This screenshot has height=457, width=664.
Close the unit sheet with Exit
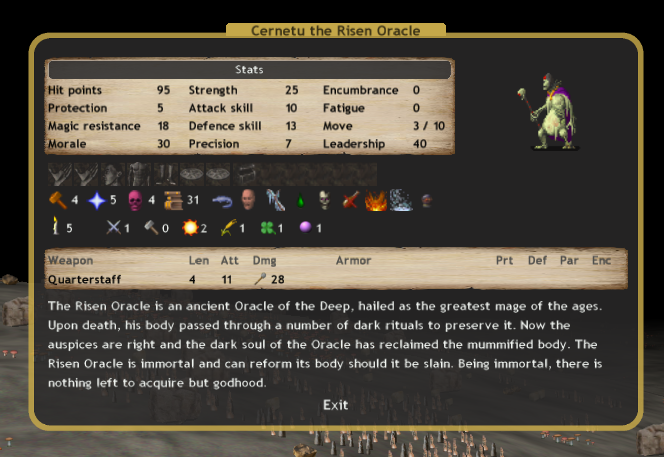pos(335,405)
